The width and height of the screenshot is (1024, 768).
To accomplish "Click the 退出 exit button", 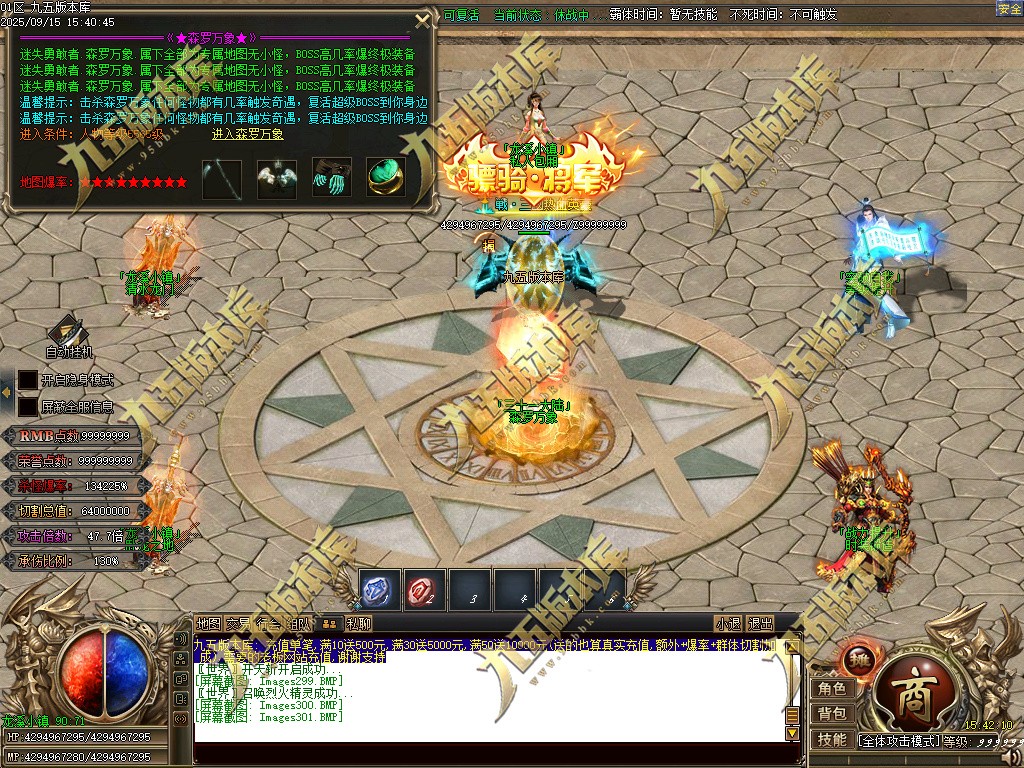I will click(761, 624).
